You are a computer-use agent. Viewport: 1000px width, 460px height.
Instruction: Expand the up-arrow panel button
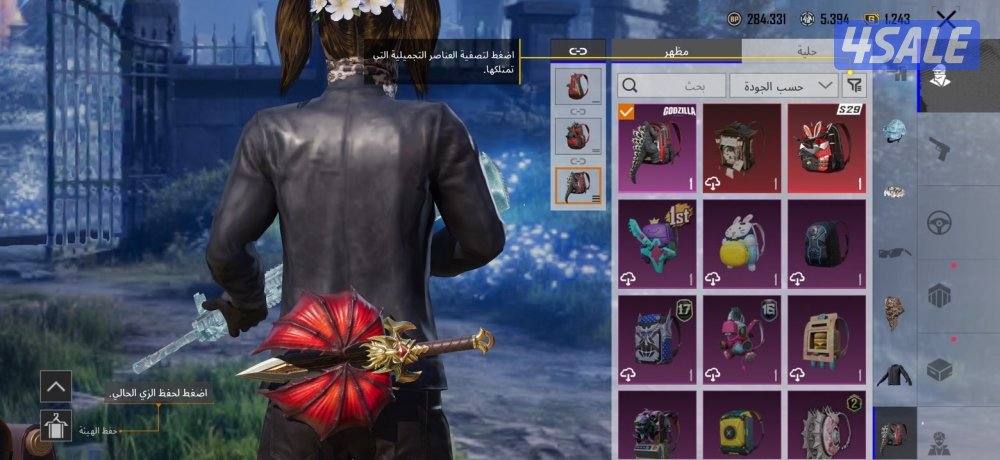55,385
